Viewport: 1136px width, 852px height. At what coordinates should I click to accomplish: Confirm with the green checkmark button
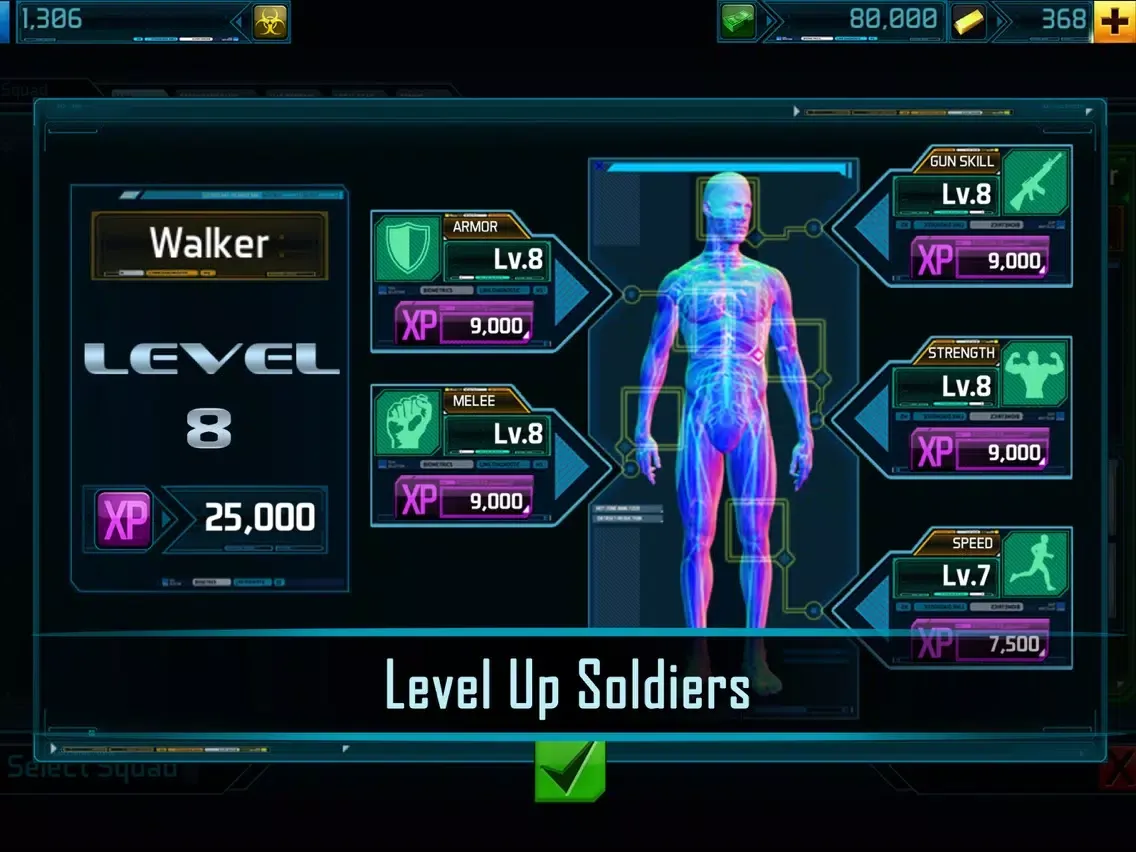[x=570, y=771]
